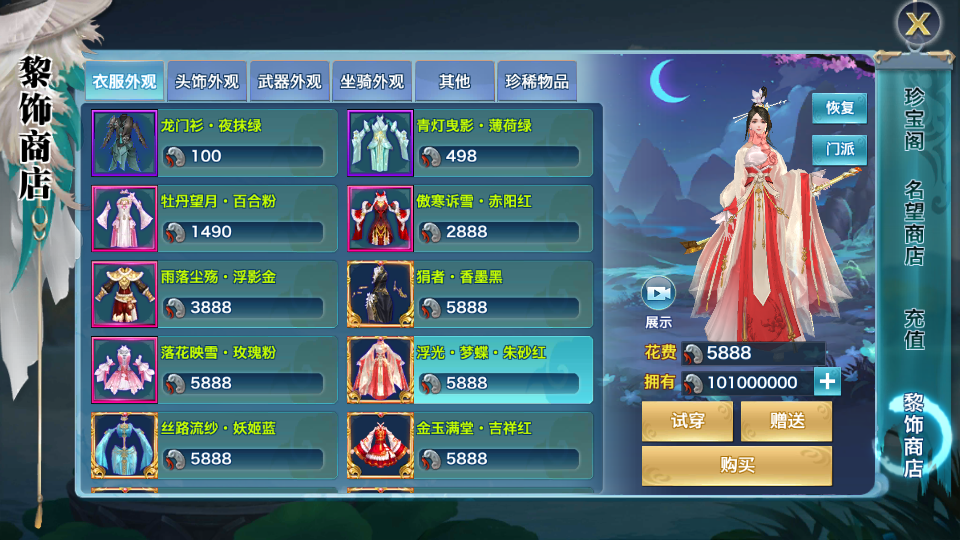Open the 武器外观 tab
960x540 pixels.
click(290, 82)
